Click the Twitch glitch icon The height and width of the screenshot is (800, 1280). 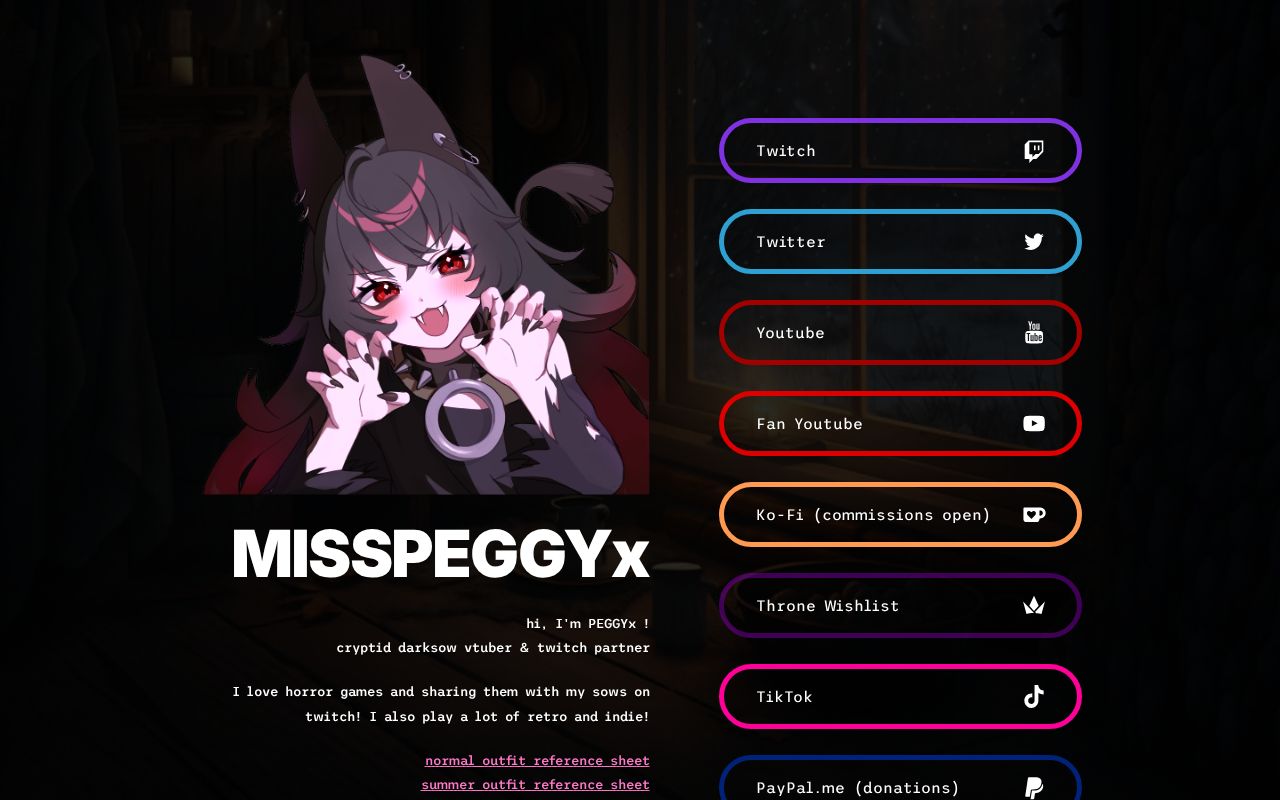click(x=1033, y=150)
